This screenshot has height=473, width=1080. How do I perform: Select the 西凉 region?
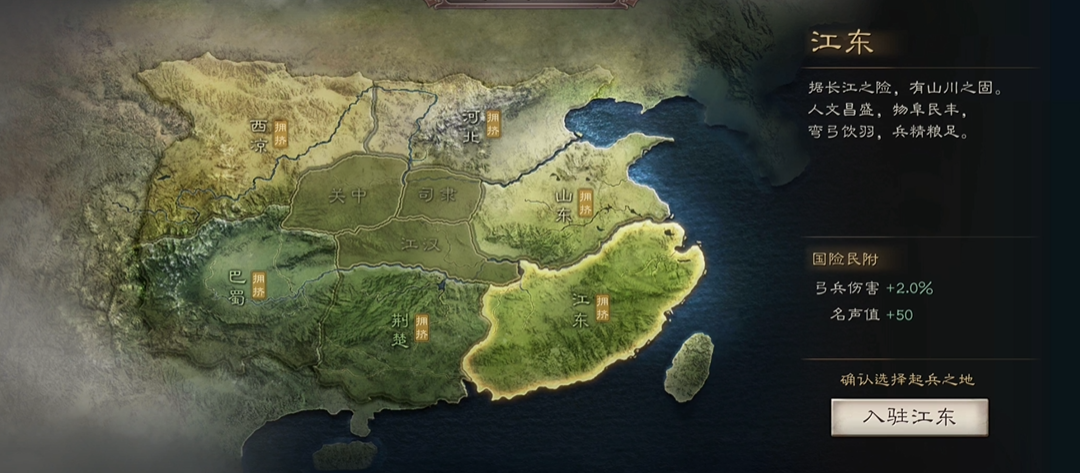tap(260, 137)
